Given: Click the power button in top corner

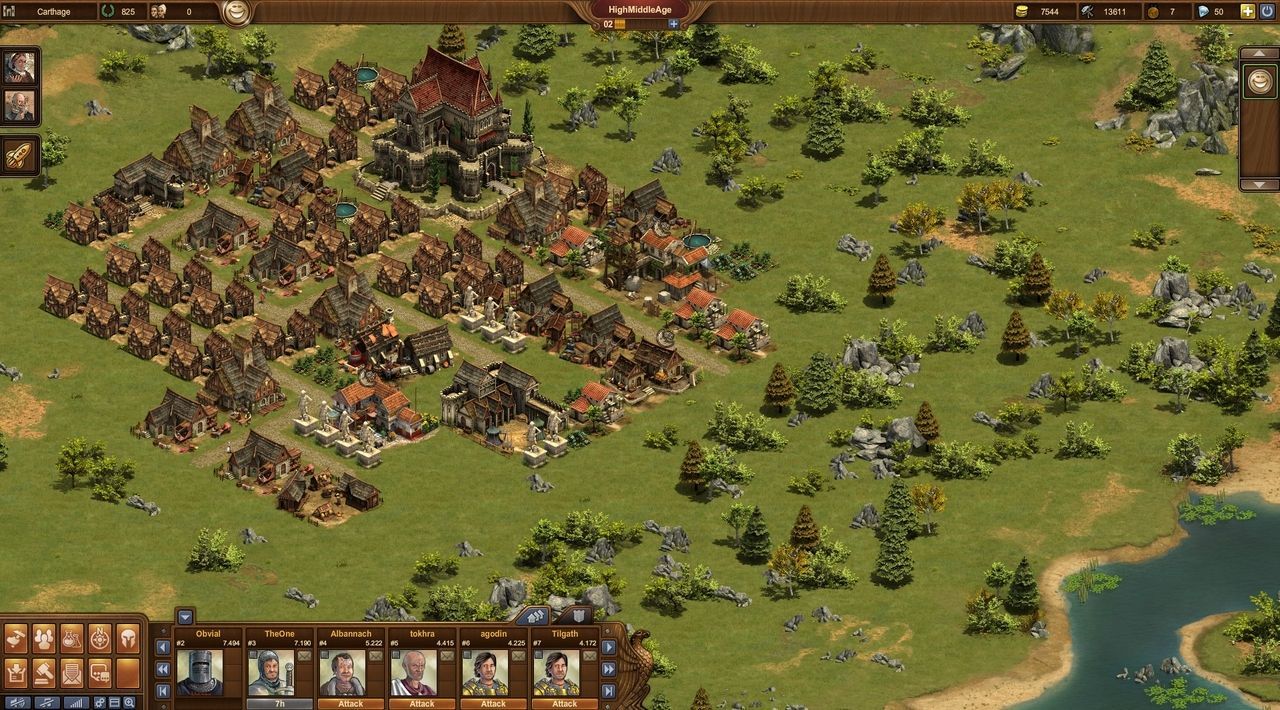Looking at the screenshot, I should pyautogui.click(x=1267, y=11).
